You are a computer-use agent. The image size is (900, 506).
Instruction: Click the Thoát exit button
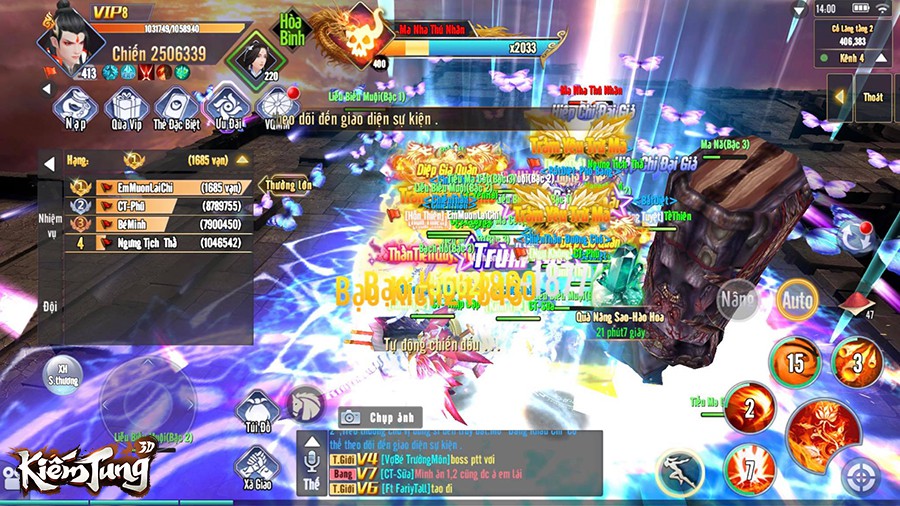pyautogui.click(x=872, y=97)
